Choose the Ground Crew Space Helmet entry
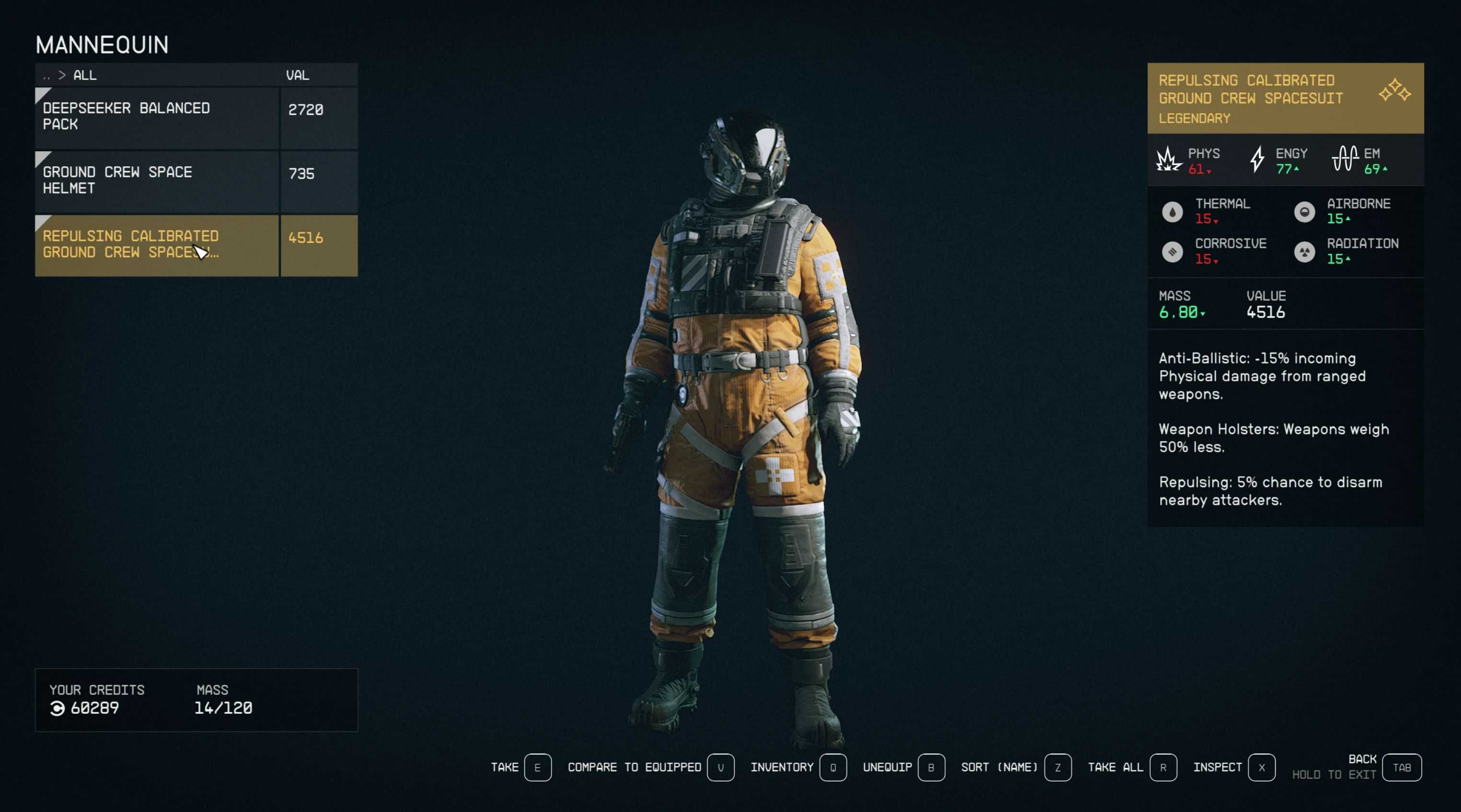 (157, 181)
